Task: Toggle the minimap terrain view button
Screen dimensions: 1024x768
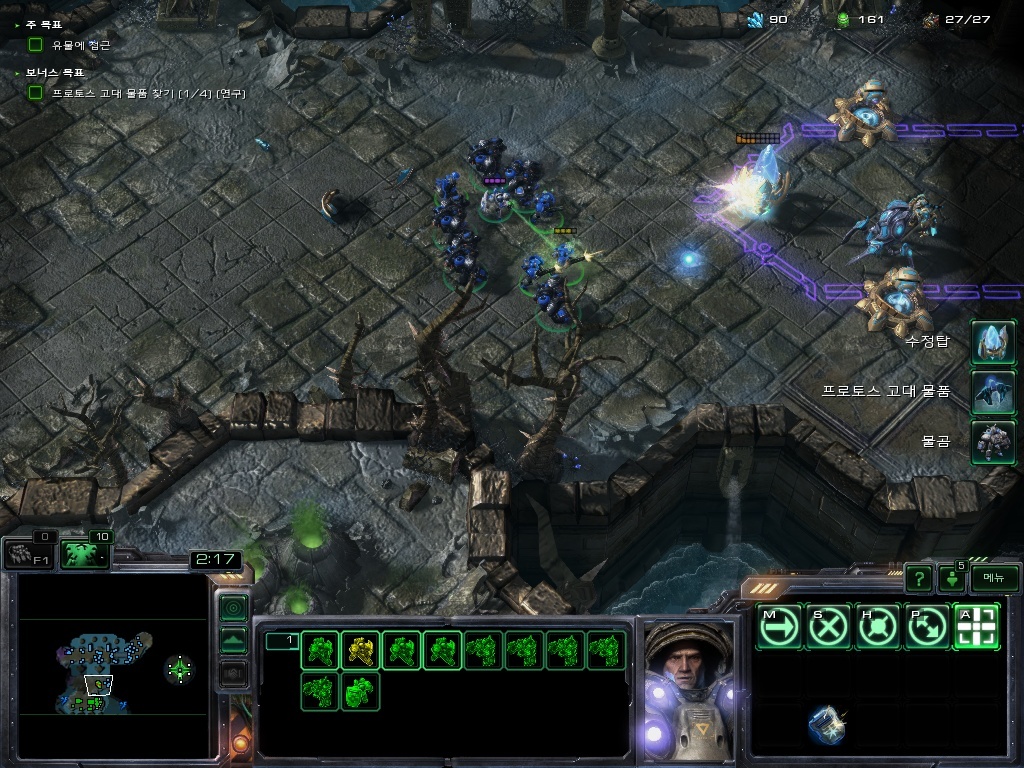Action: pyautogui.click(x=233, y=640)
